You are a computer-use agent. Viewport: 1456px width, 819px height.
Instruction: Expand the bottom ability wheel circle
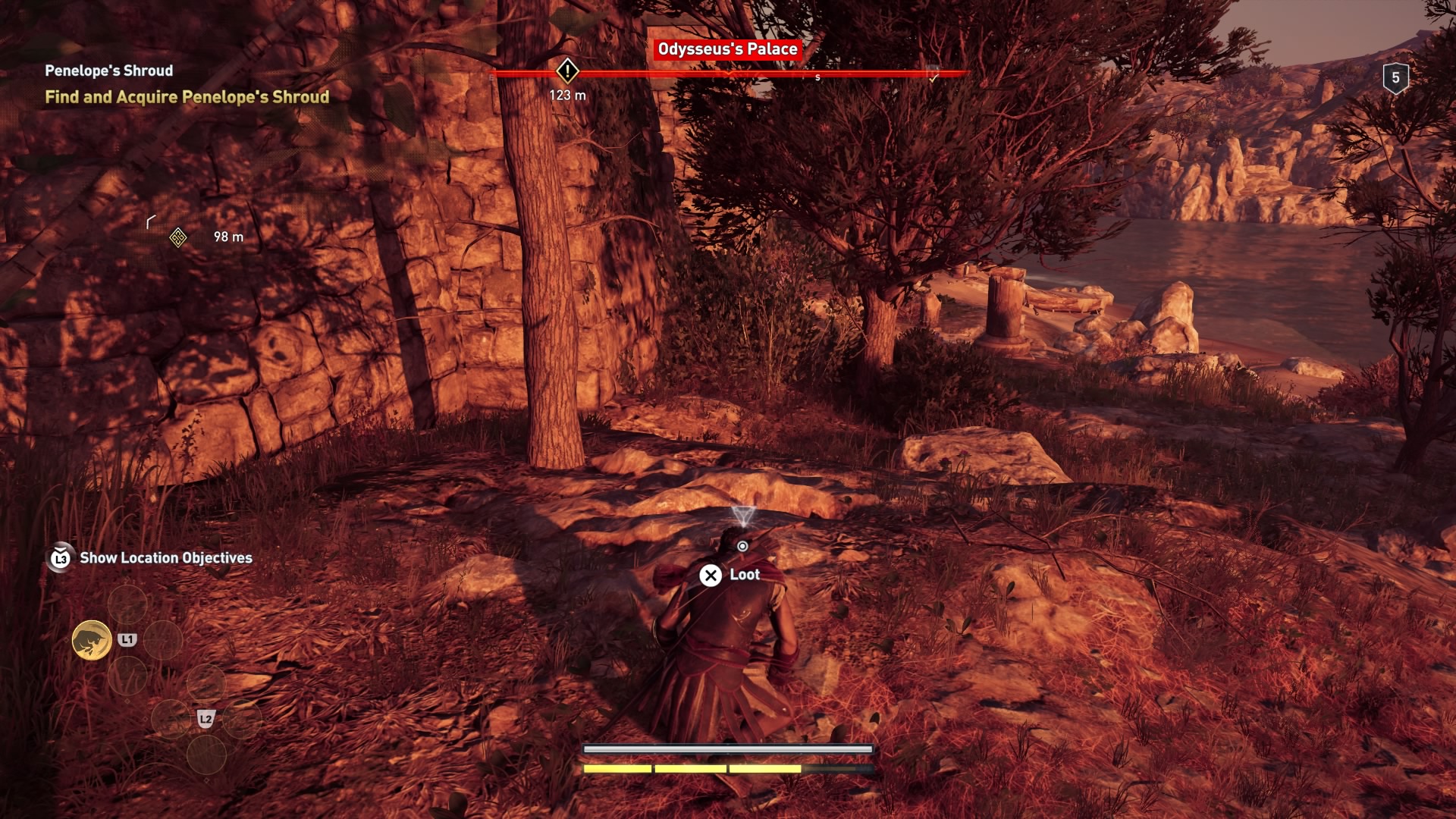coord(205,756)
